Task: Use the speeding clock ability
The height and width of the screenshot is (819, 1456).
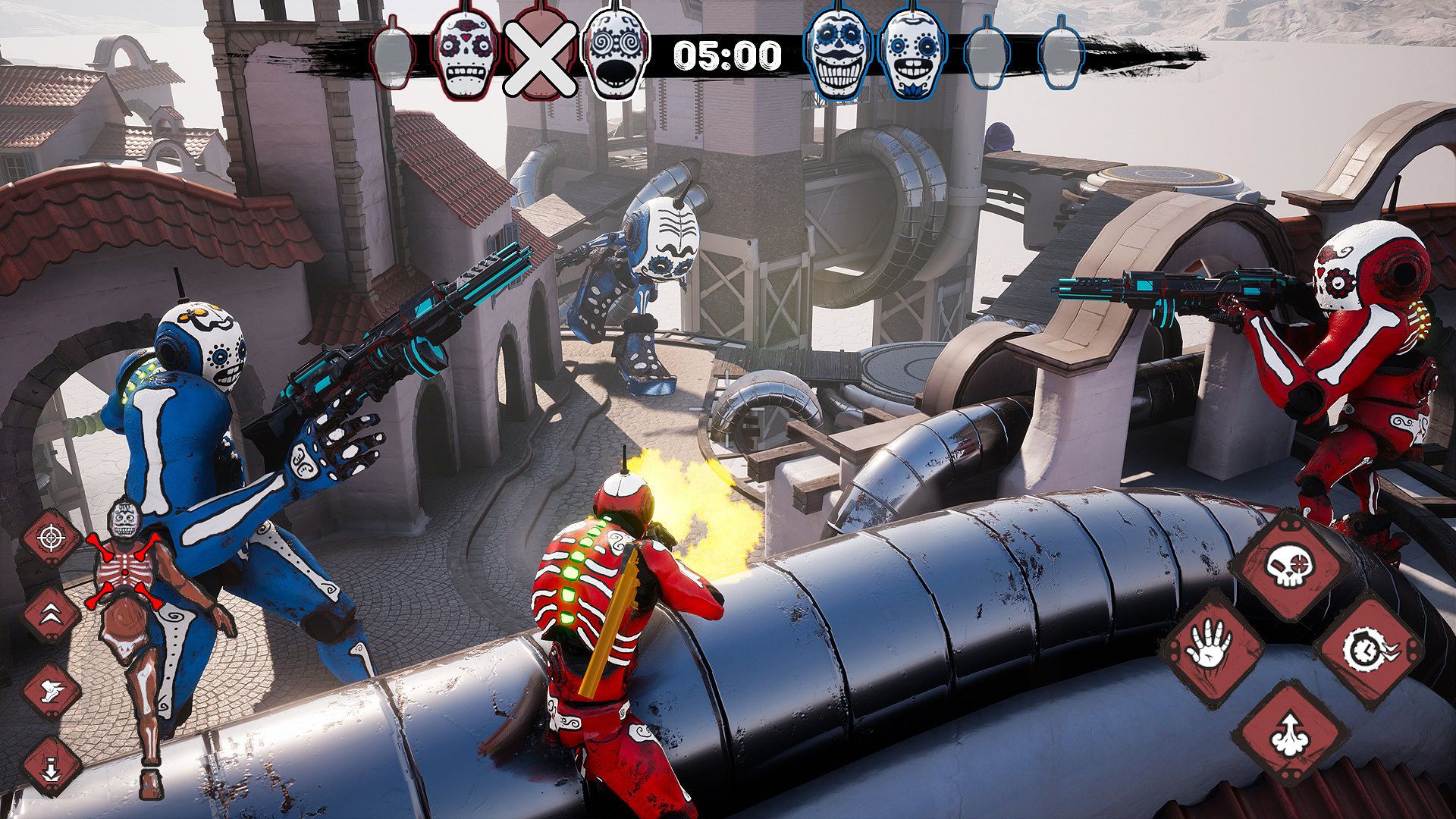Action: click(1367, 650)
